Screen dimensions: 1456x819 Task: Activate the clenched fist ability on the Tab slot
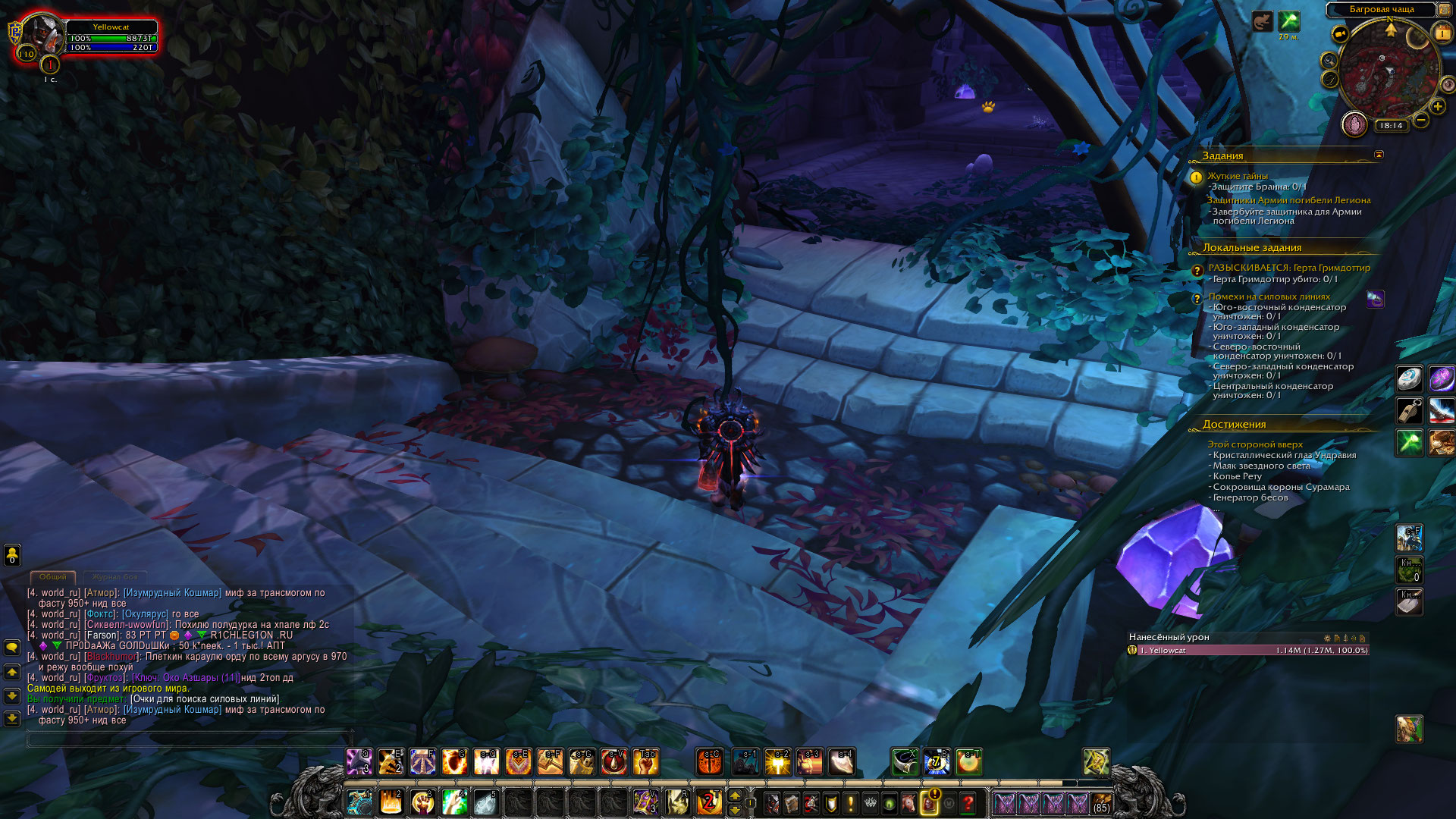pyautogui.click(x=646, y=762)
